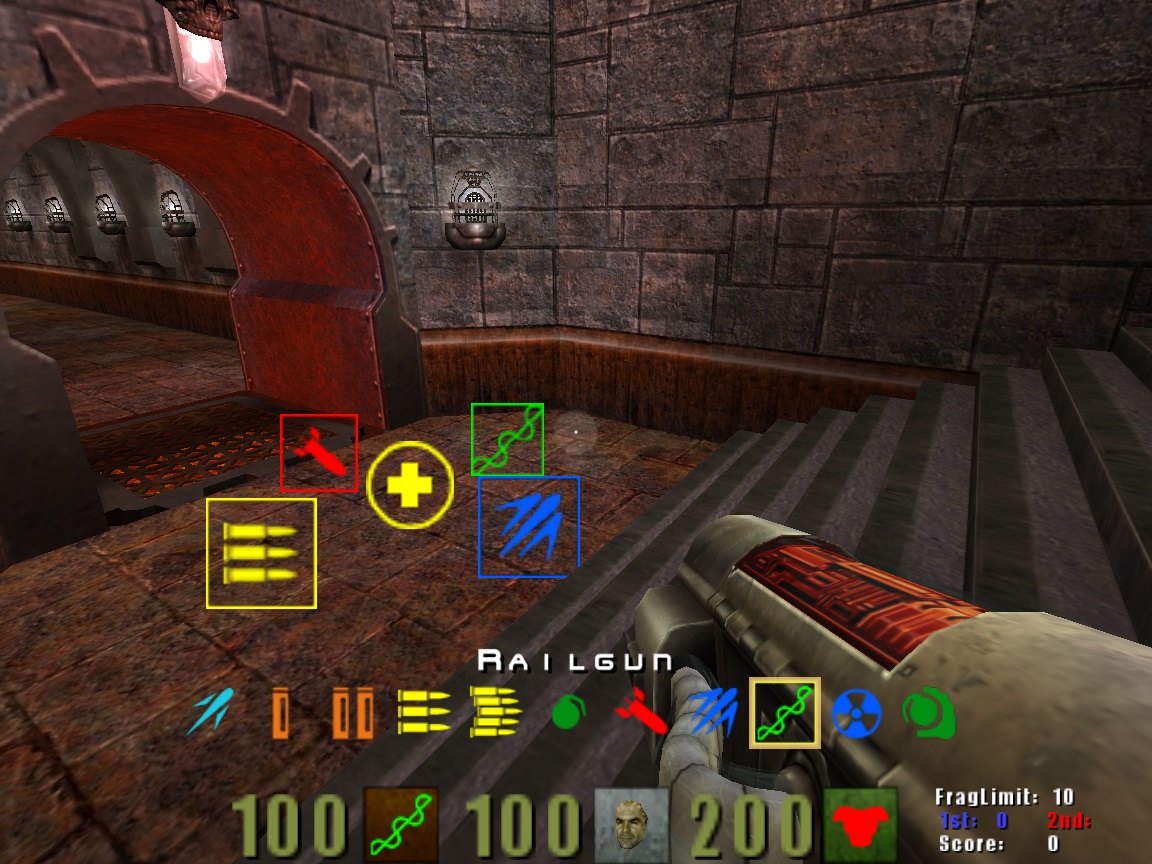Click the highlighted Railgun weapon slot
This screenshot has width=1152, height=864.
[785, 712]
